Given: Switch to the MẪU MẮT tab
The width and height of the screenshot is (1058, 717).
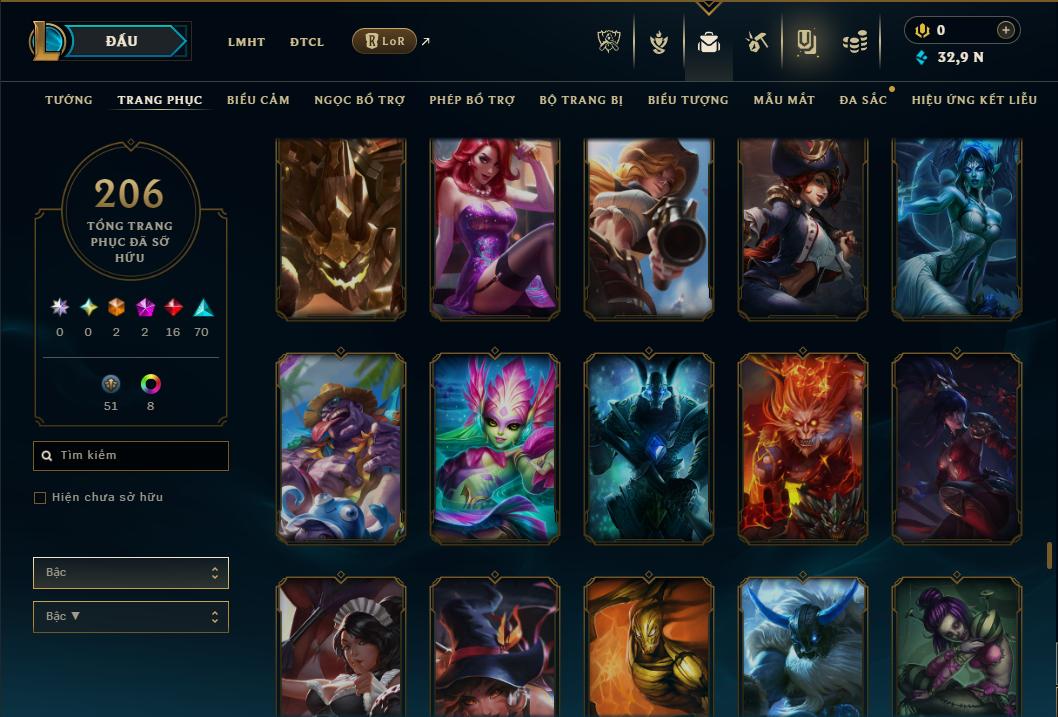Looking at the screenshot, I should point(784,100).
